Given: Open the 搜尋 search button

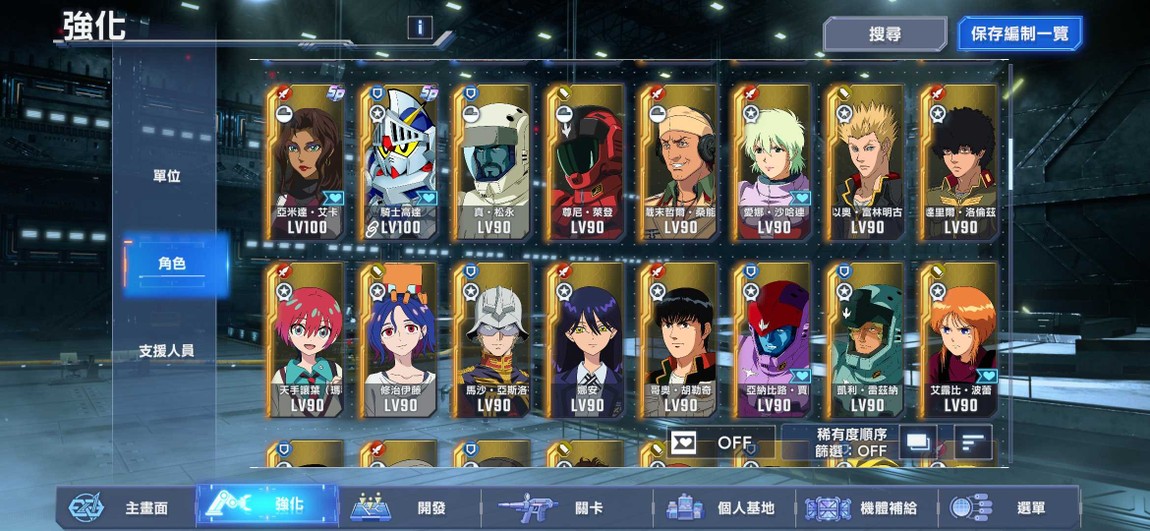Looking at the screenshot, I should [x=884, y=34].
